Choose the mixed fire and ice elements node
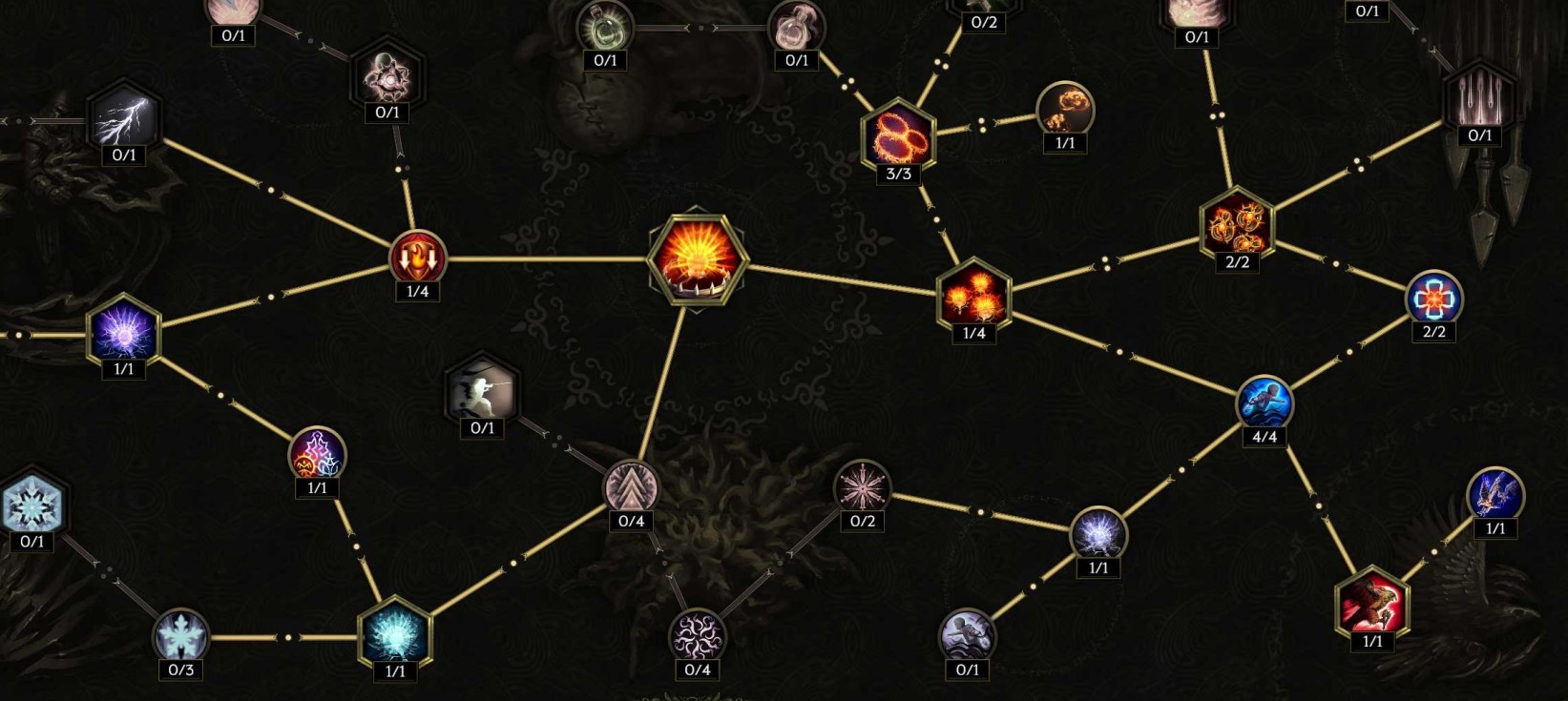The image size is (1568, 701). coord(317,454)
